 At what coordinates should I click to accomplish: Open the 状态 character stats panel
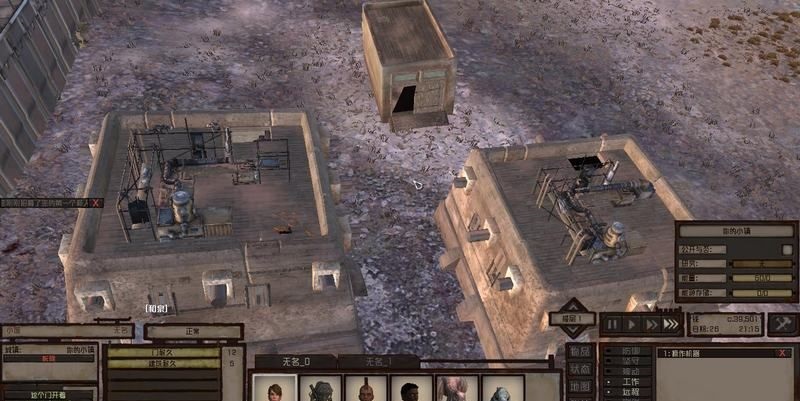(x=579, y=369)
